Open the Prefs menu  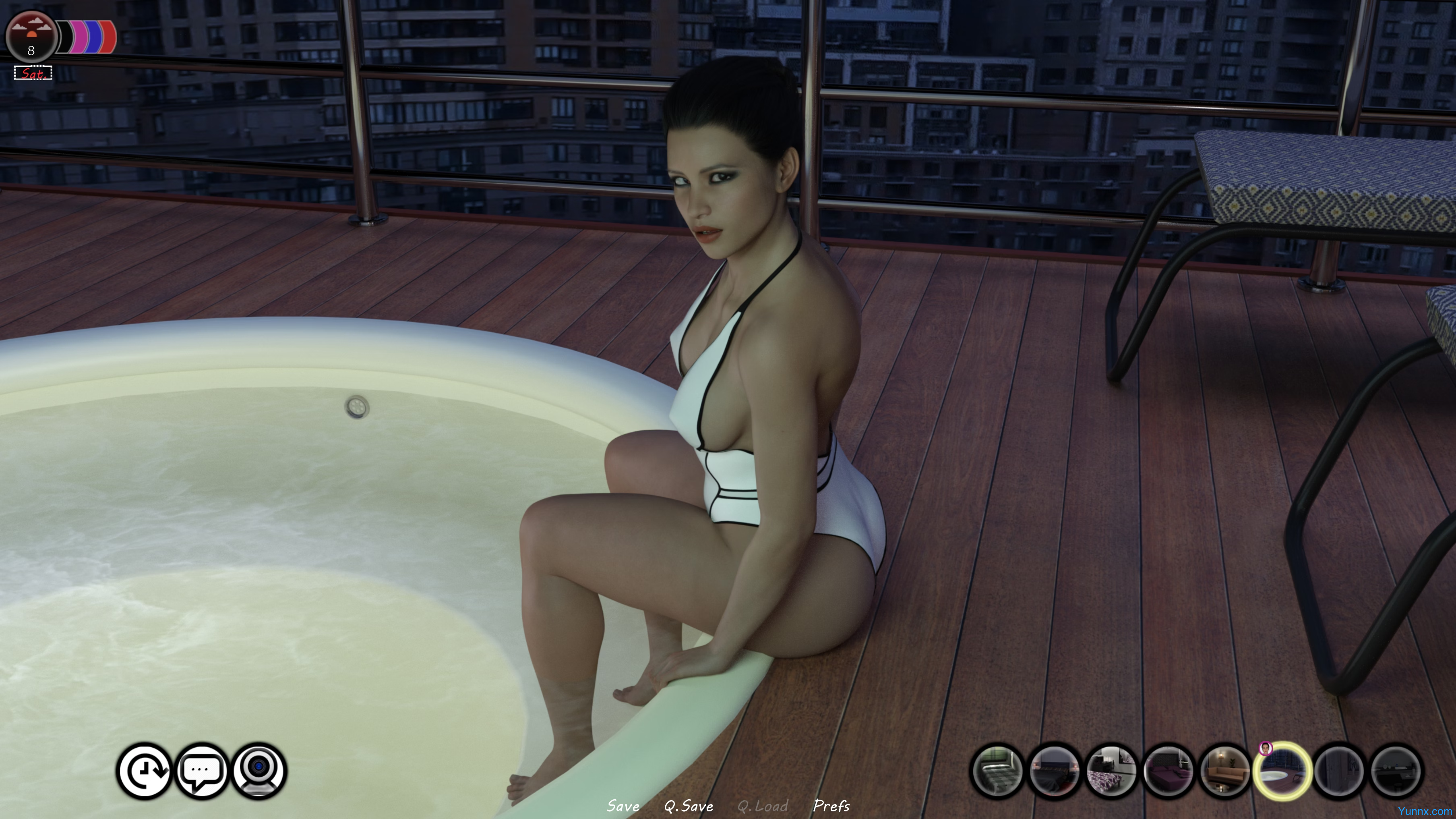(831, 805)
